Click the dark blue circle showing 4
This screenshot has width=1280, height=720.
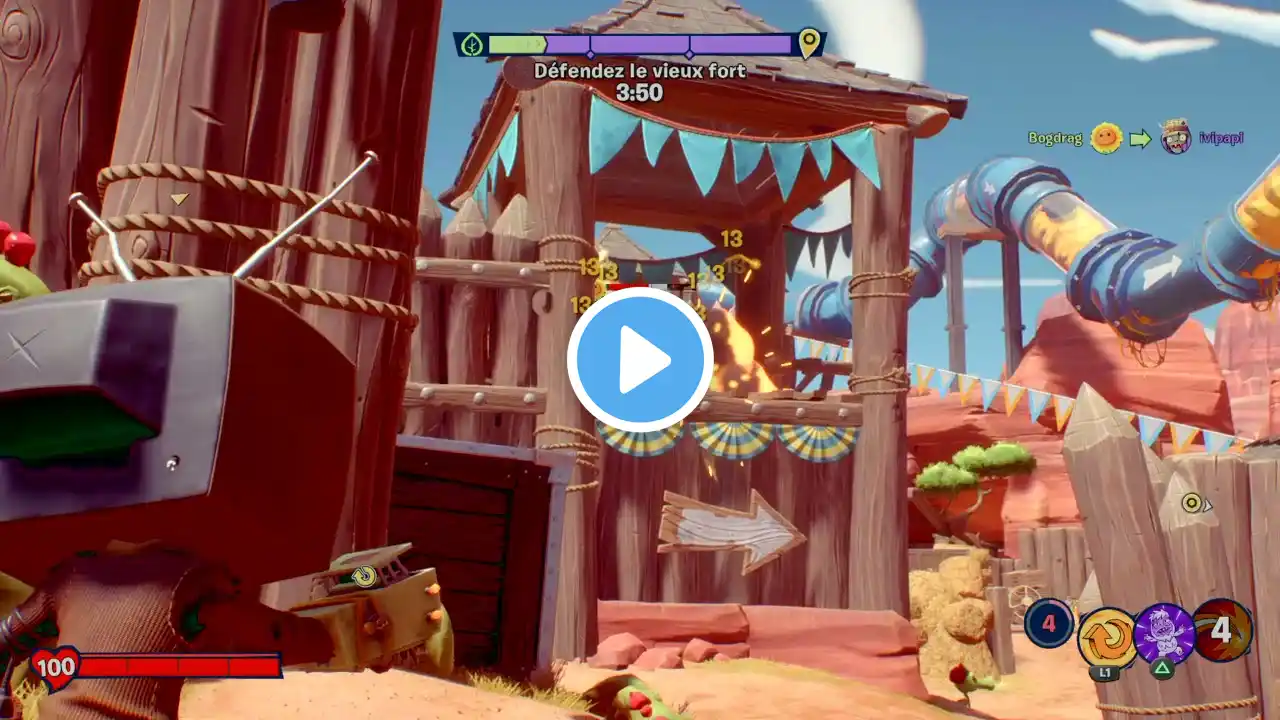pos(1049,623)
